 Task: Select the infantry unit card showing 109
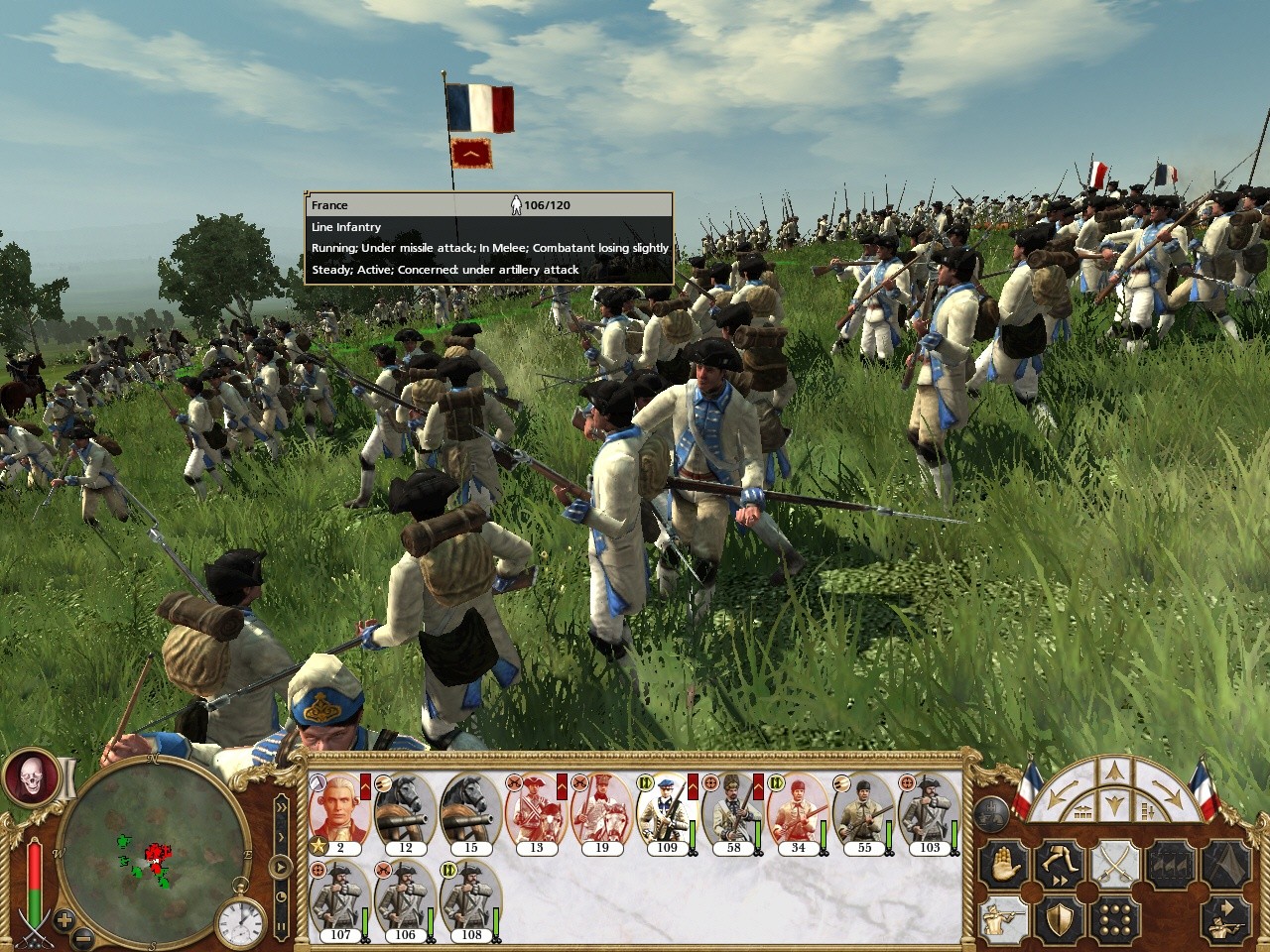[x=667, y=811]
